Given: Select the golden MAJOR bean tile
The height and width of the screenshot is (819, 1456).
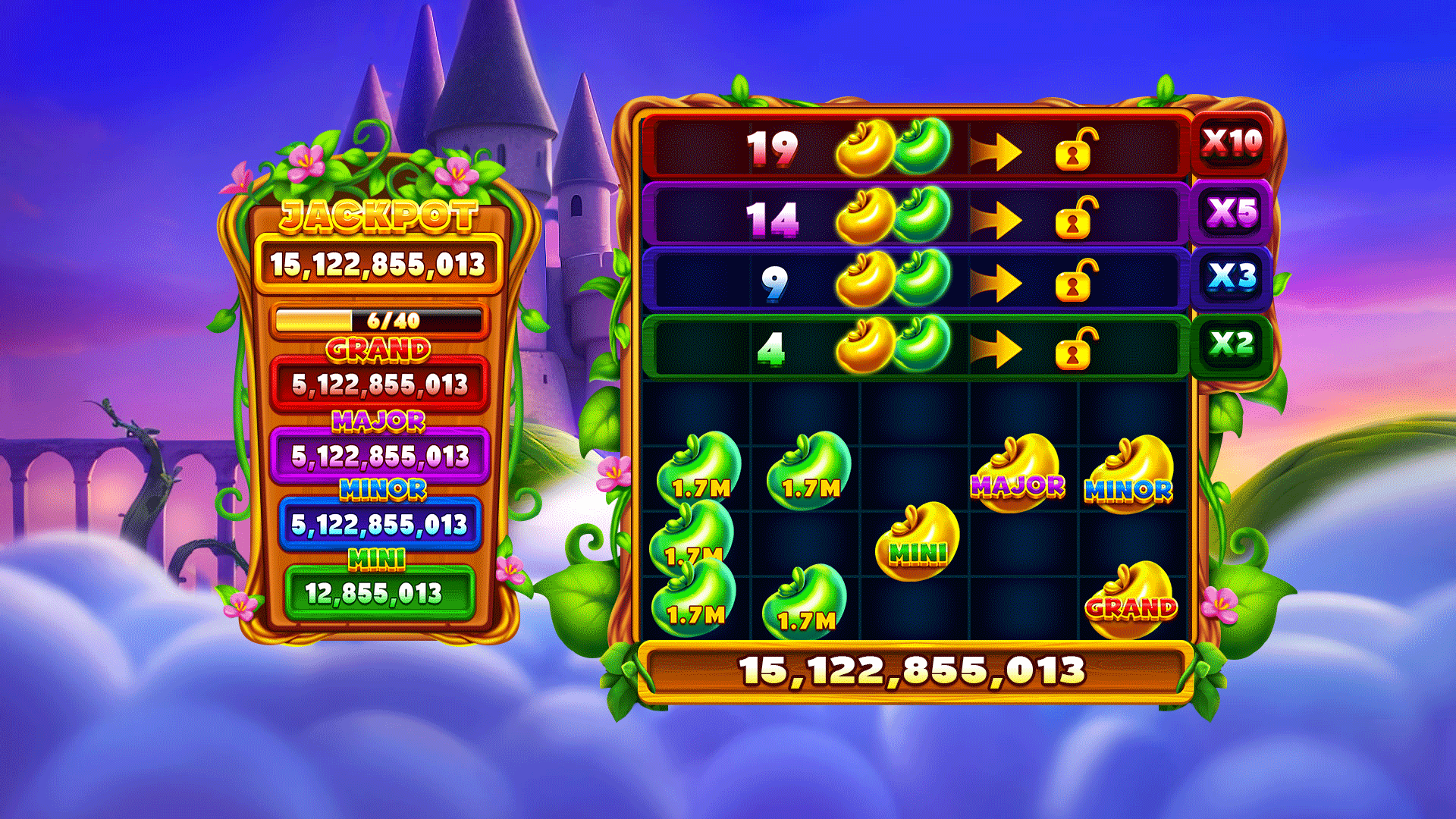Looking at the screenshot, I should (x=1018, y=473).
